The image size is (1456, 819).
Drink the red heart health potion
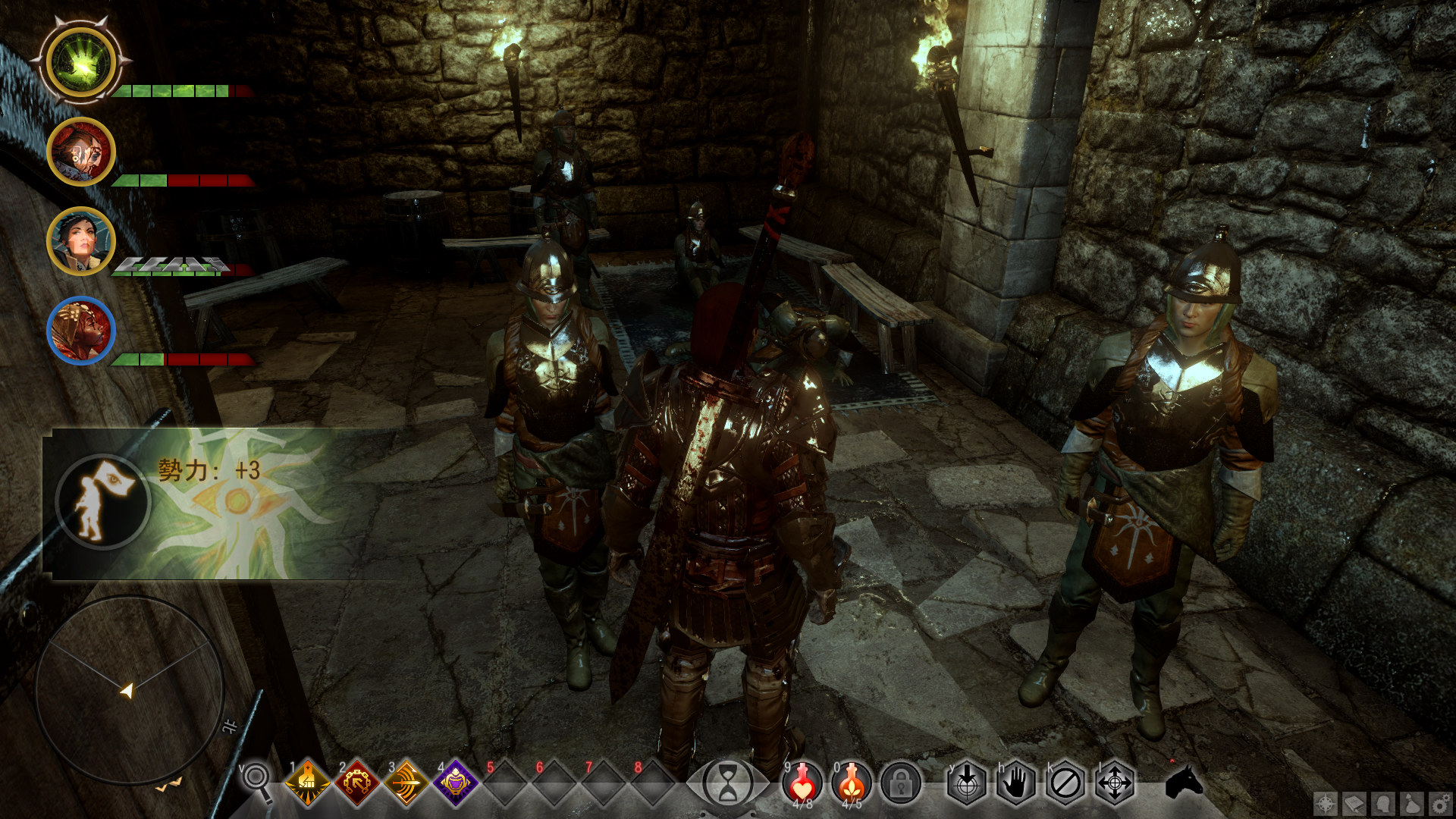point(802,783)
